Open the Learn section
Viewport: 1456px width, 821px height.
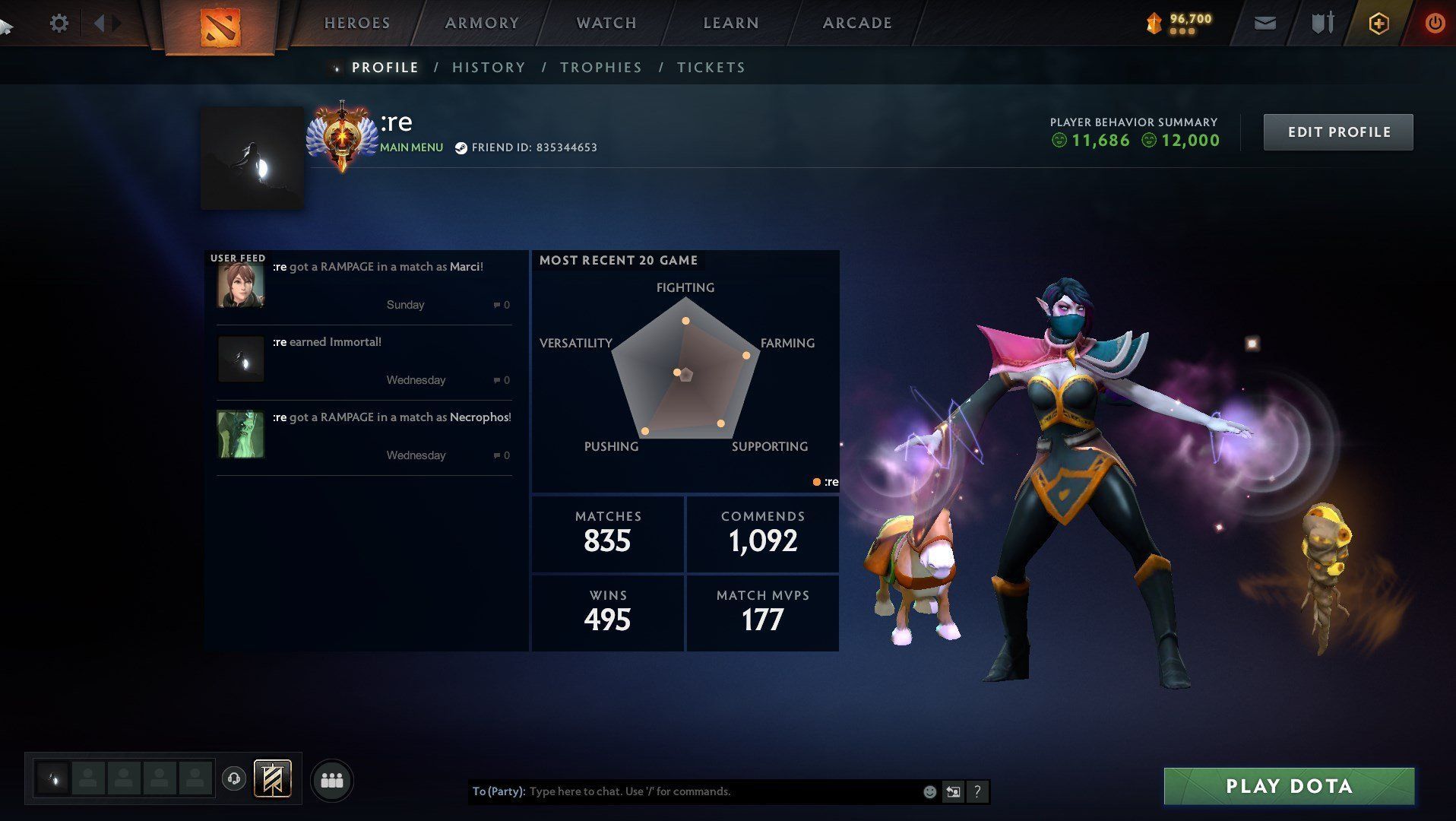tap(731, 24)
